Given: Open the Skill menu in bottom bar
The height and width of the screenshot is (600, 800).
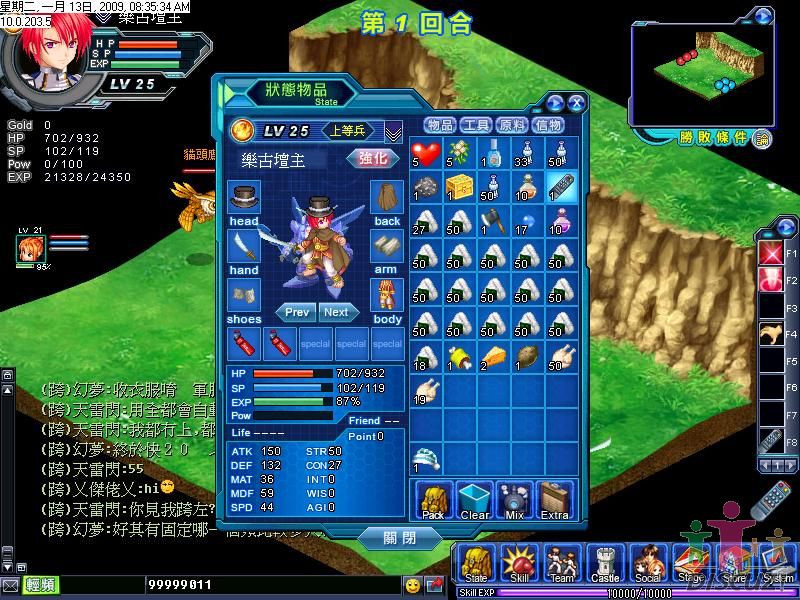Looking at the screenshot, I should [521, 565].
